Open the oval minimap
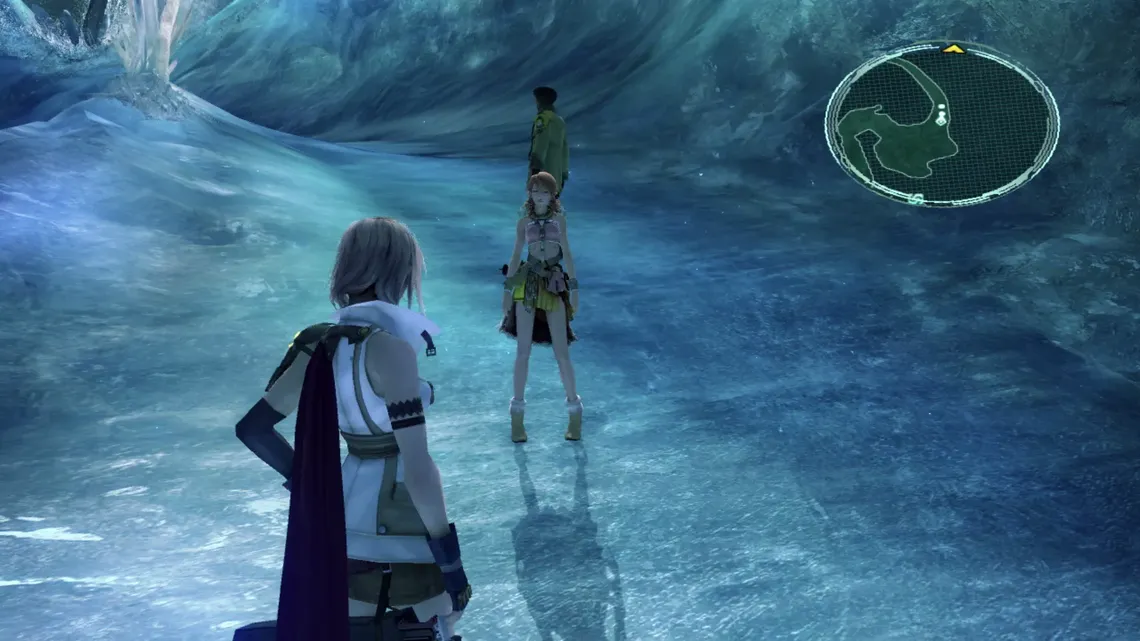1140x641 pixels. (941, 125)
